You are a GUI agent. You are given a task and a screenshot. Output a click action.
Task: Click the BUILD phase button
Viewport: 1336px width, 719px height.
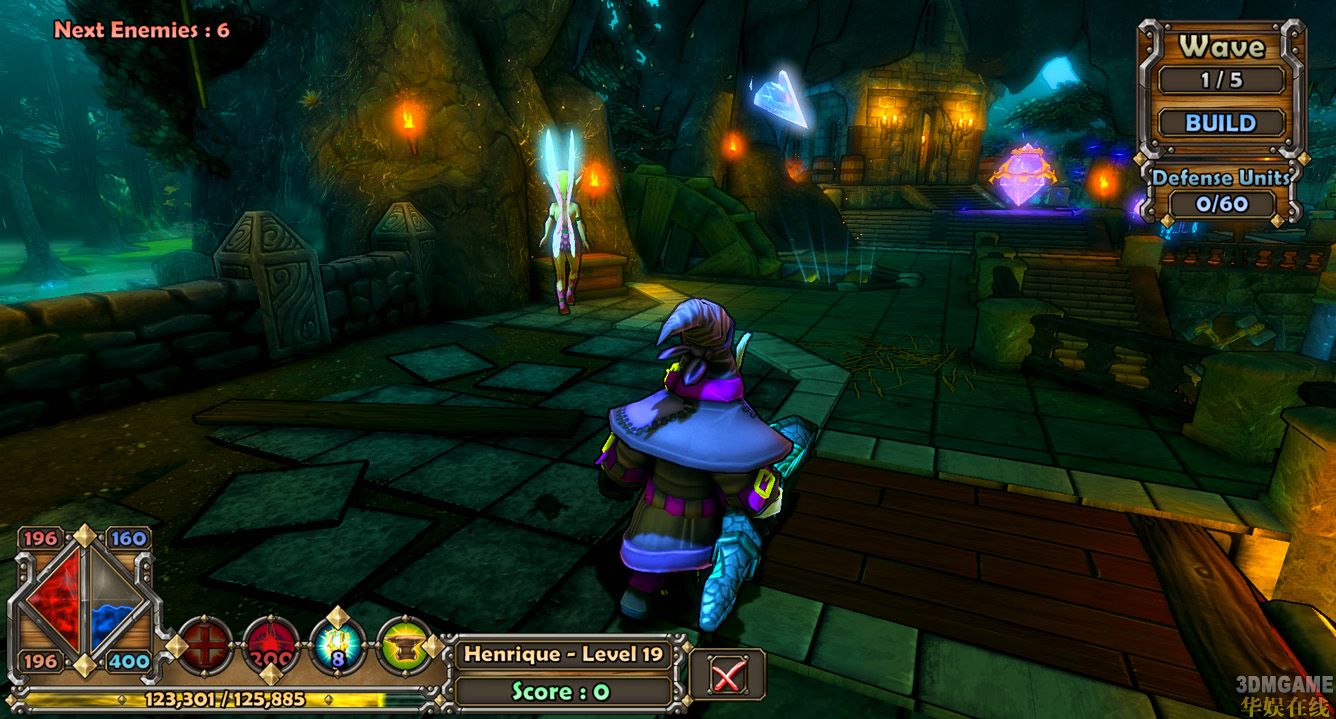[x=1221, y=123]
